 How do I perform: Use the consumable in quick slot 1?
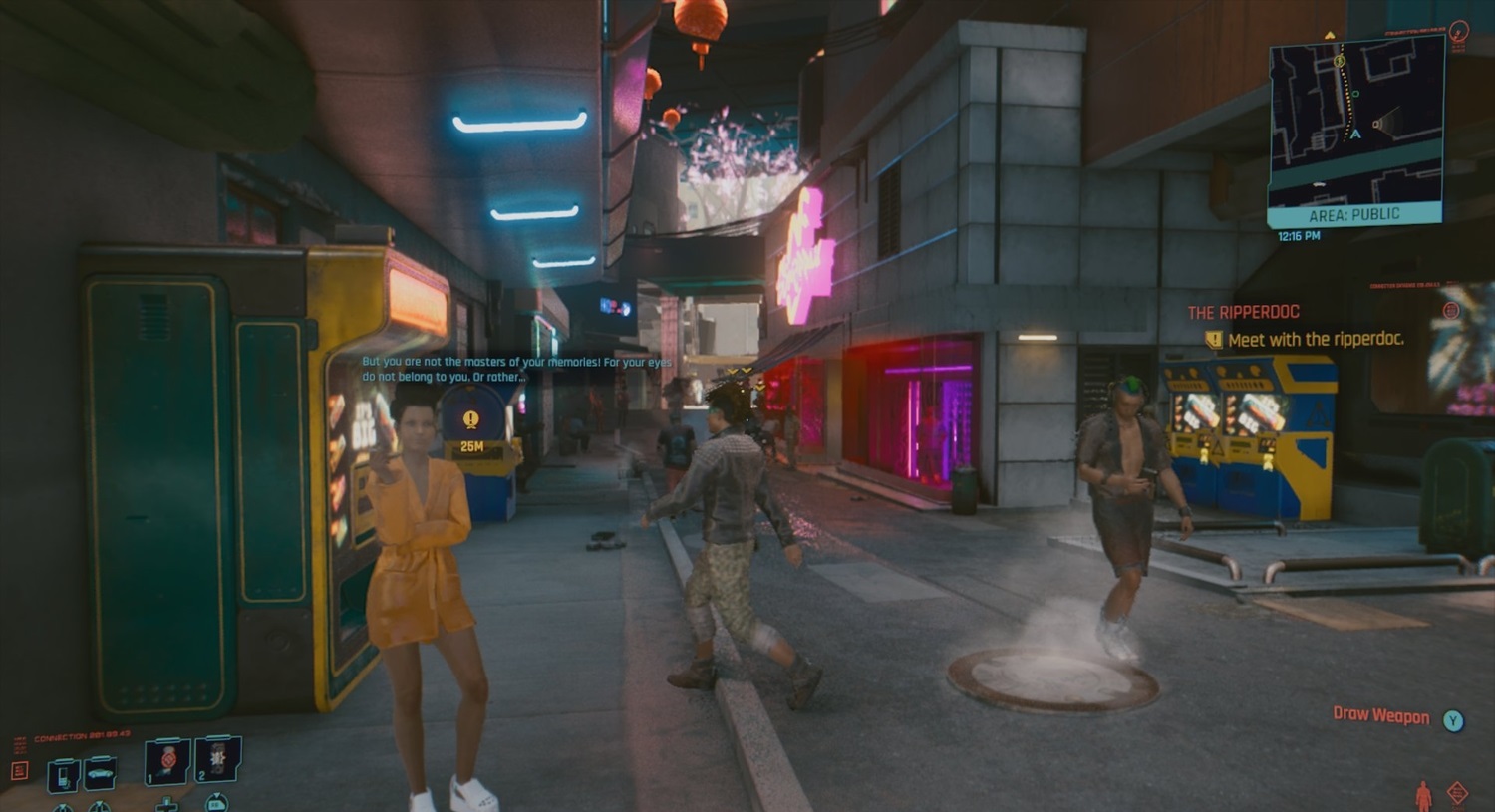pyautogui.click(x=167, y=762)
